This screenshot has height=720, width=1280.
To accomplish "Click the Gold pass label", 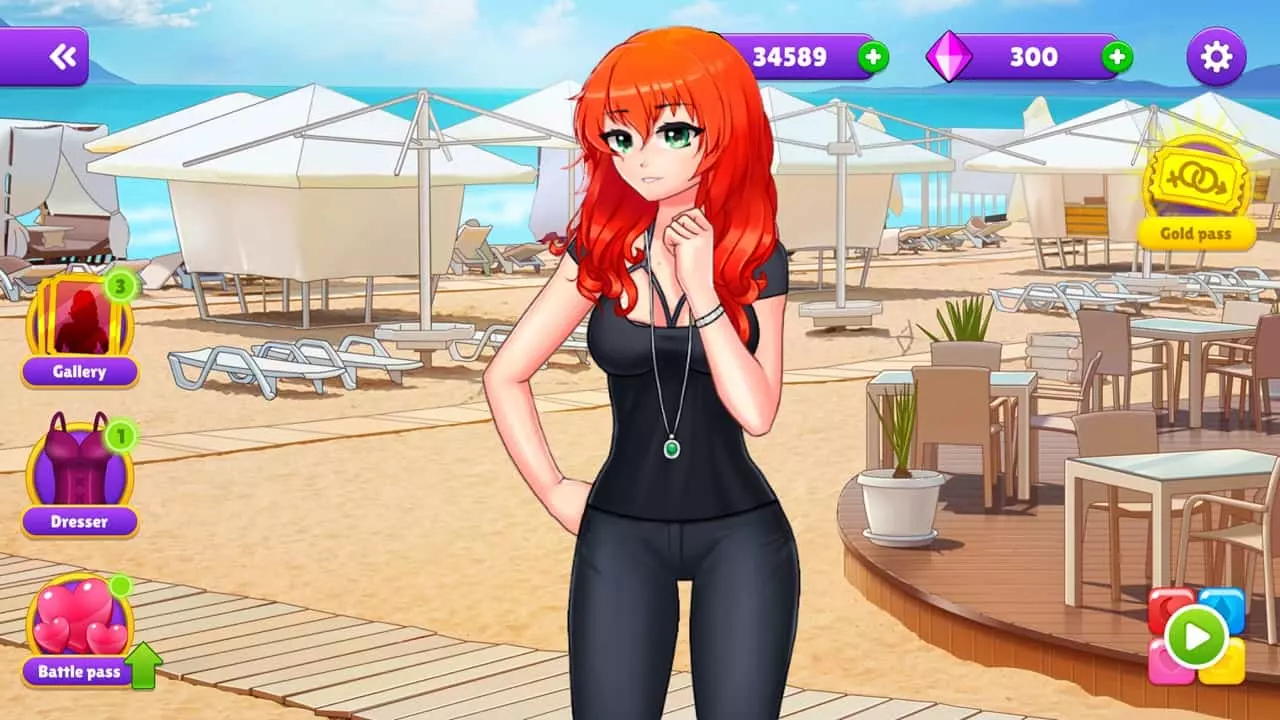I will (1196, 234).
